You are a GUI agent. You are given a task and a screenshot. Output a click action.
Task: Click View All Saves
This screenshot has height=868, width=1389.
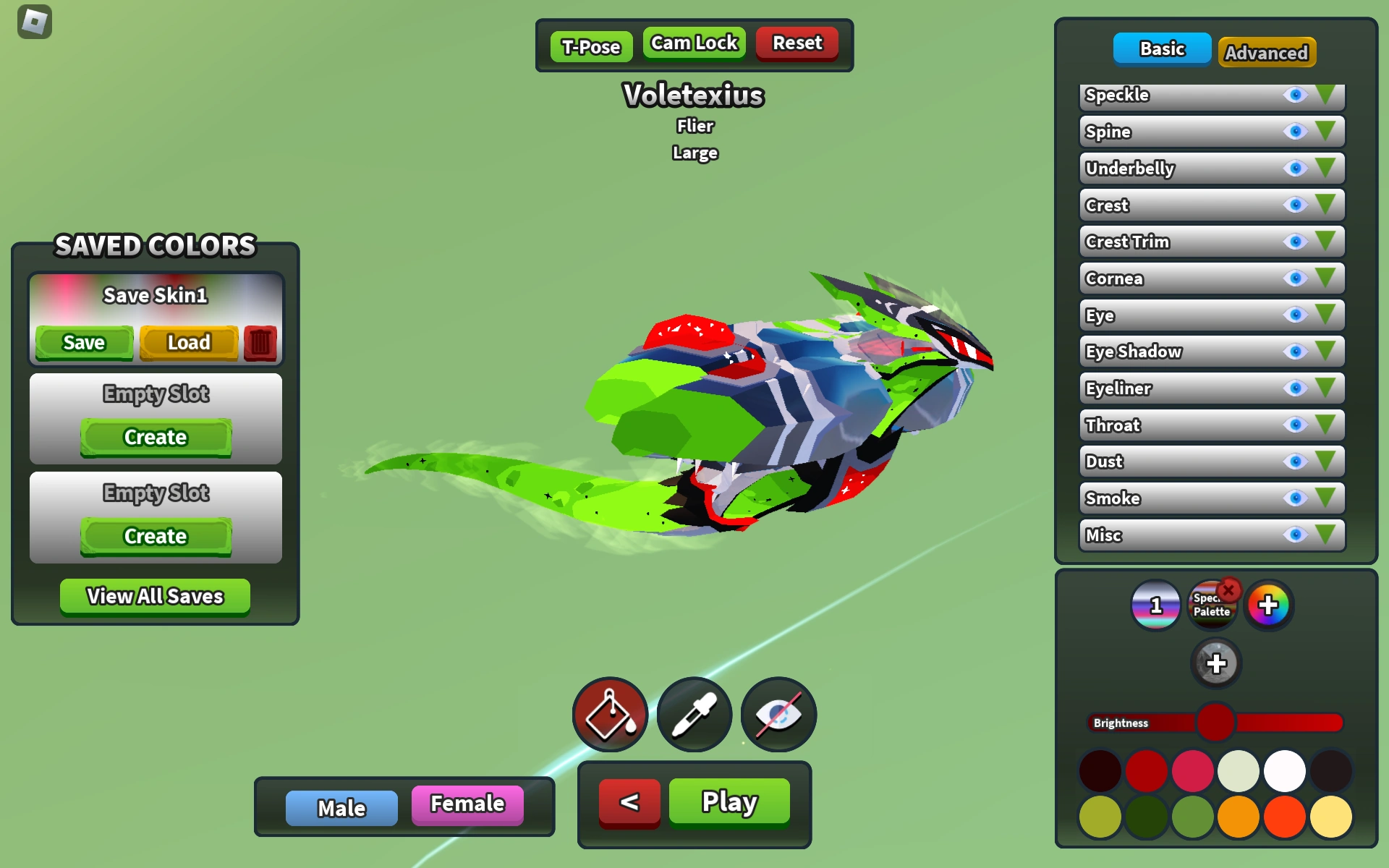coord(155,596)
